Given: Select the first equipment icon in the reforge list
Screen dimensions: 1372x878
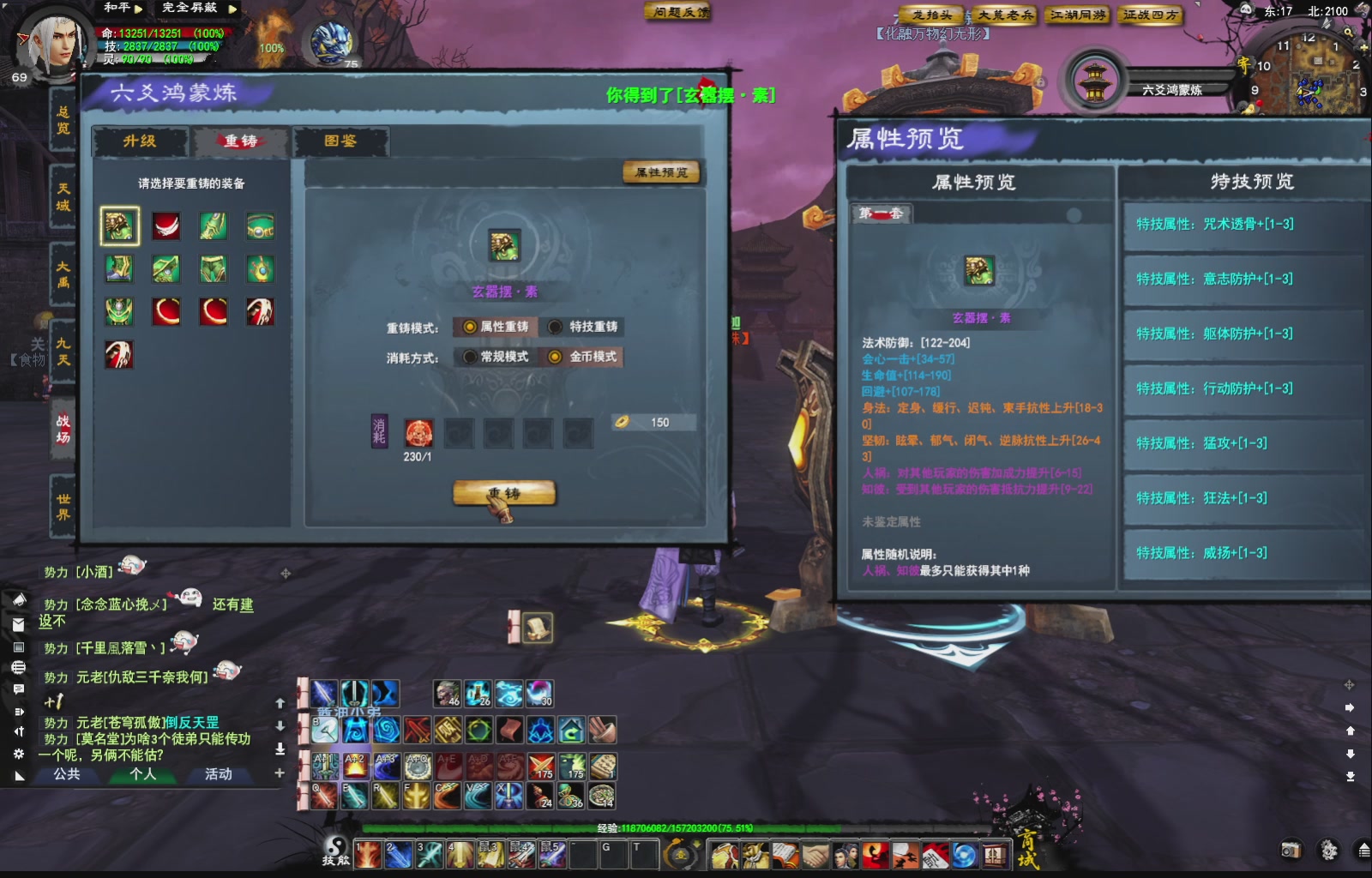Looking at the screenshot, I should pos(118,224).
